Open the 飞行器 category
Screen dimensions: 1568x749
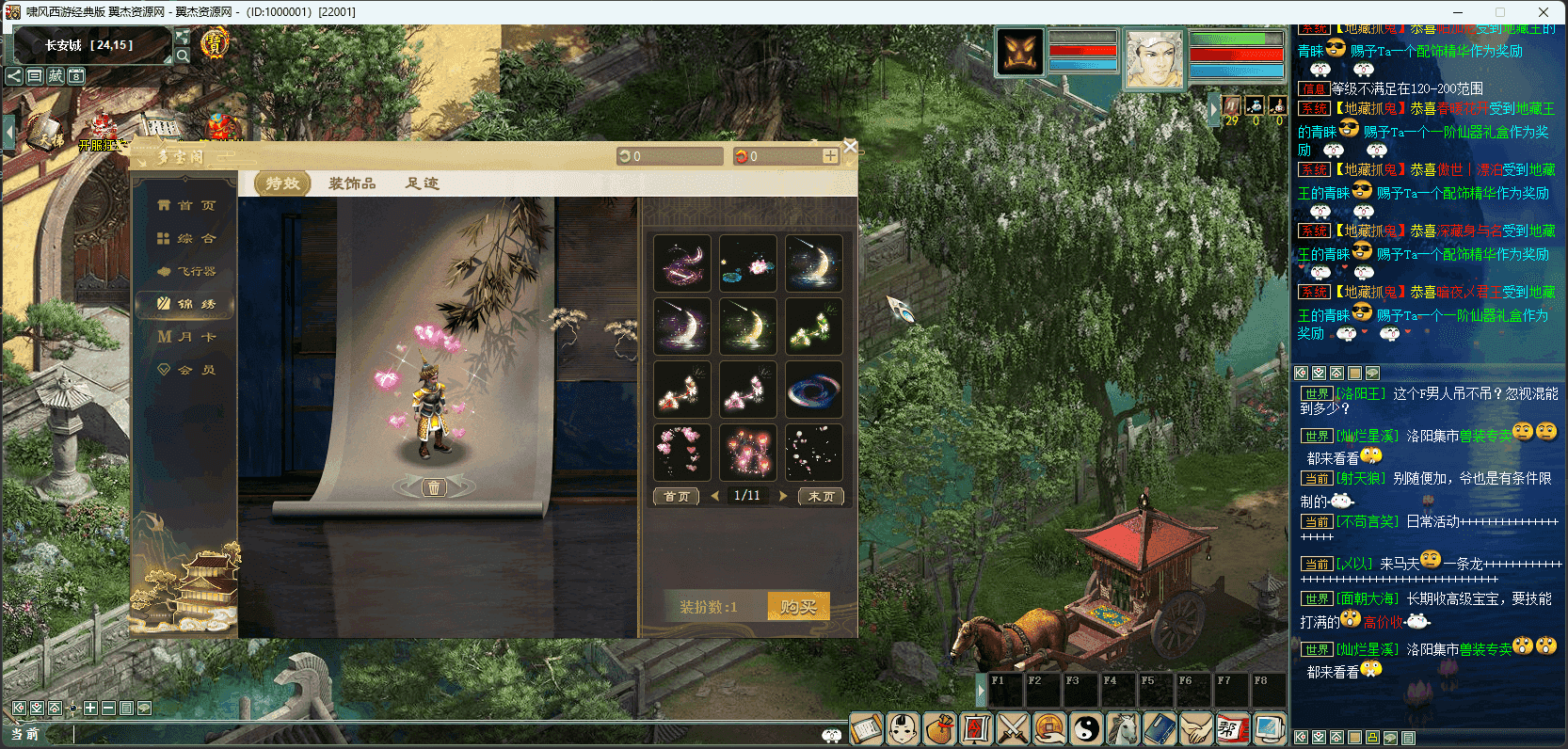[187, 272]
